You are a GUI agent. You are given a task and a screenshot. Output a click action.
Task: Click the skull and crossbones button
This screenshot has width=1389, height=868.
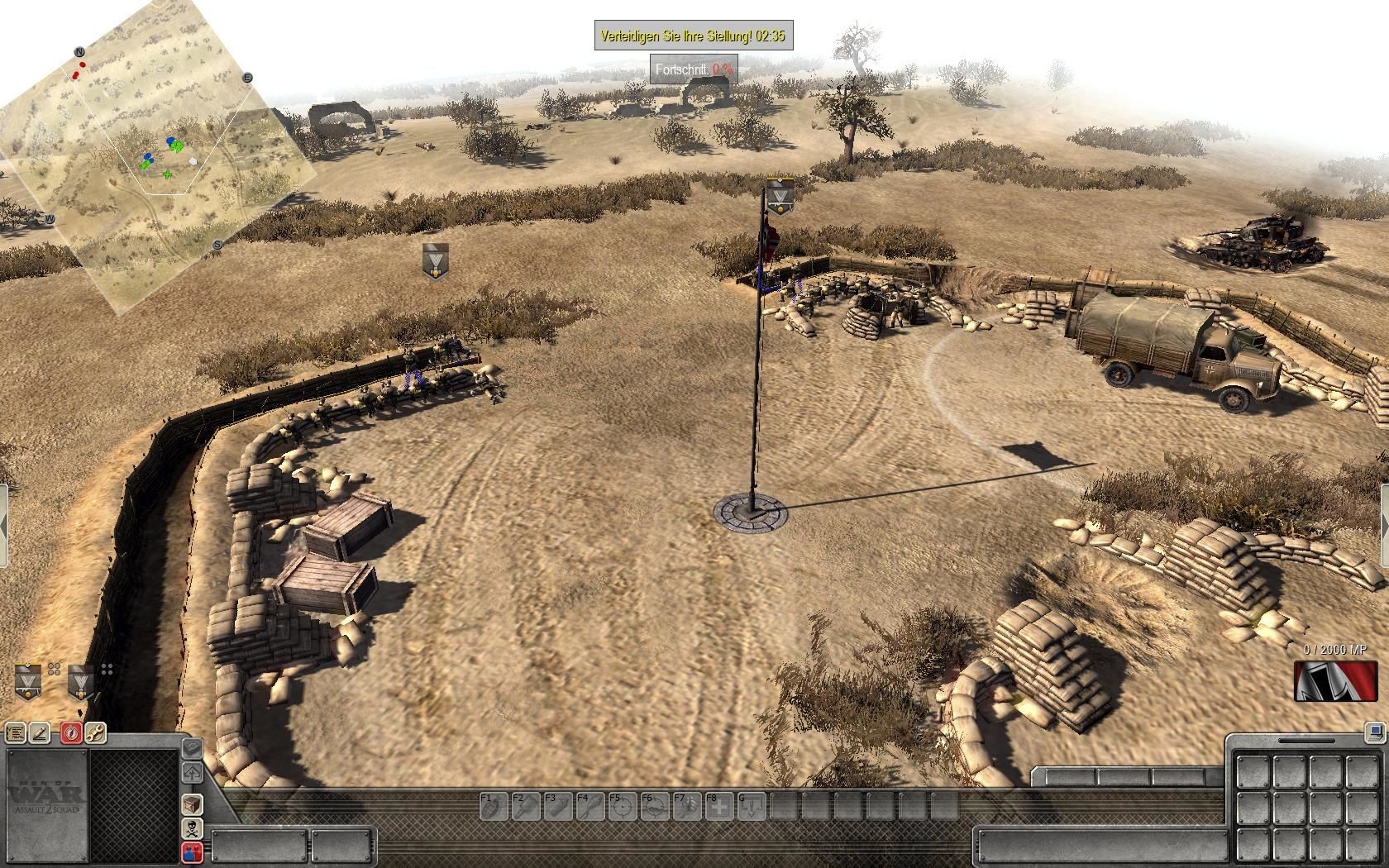[192, 828]
